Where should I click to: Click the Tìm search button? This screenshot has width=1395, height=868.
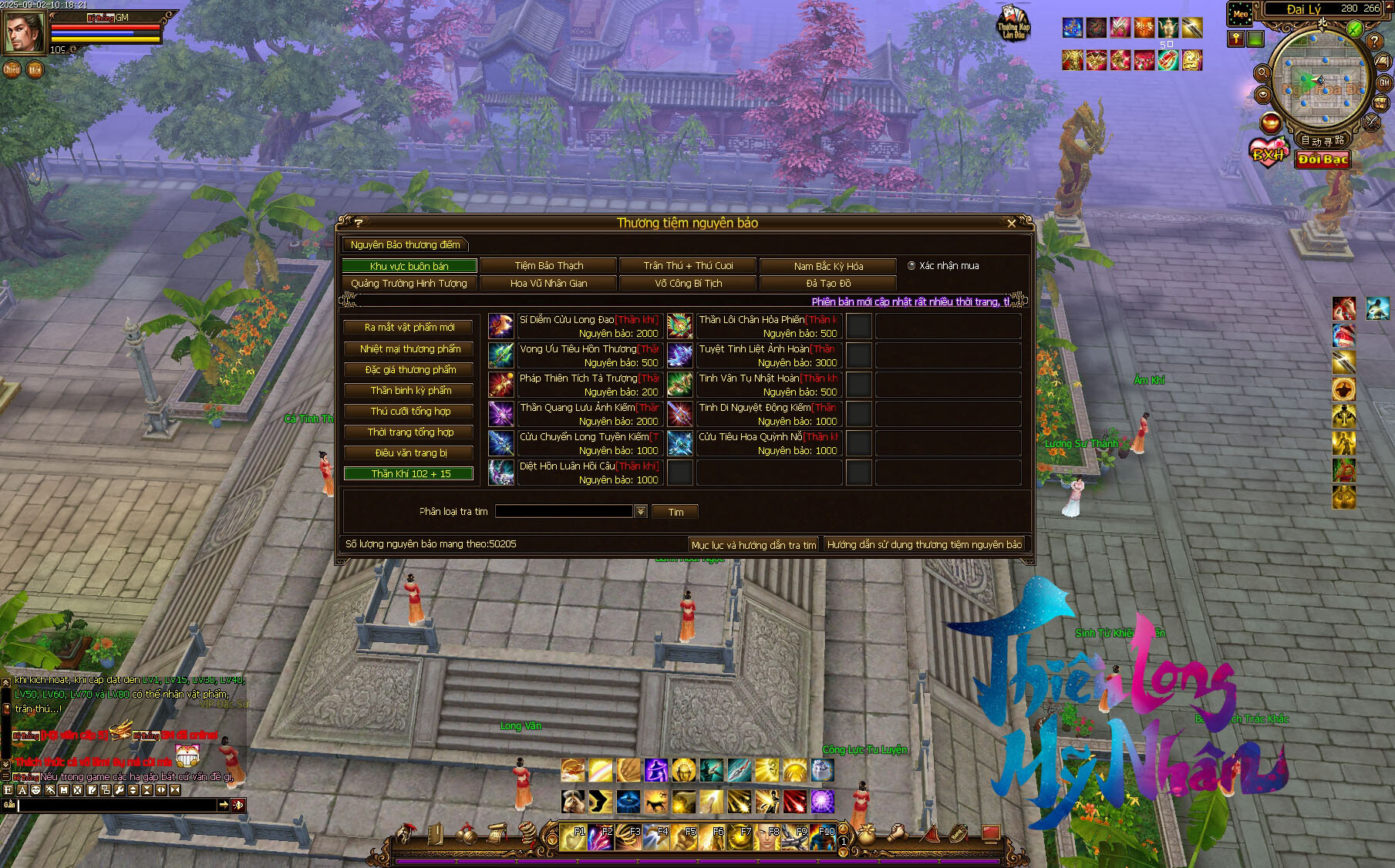tap(676, 512)
